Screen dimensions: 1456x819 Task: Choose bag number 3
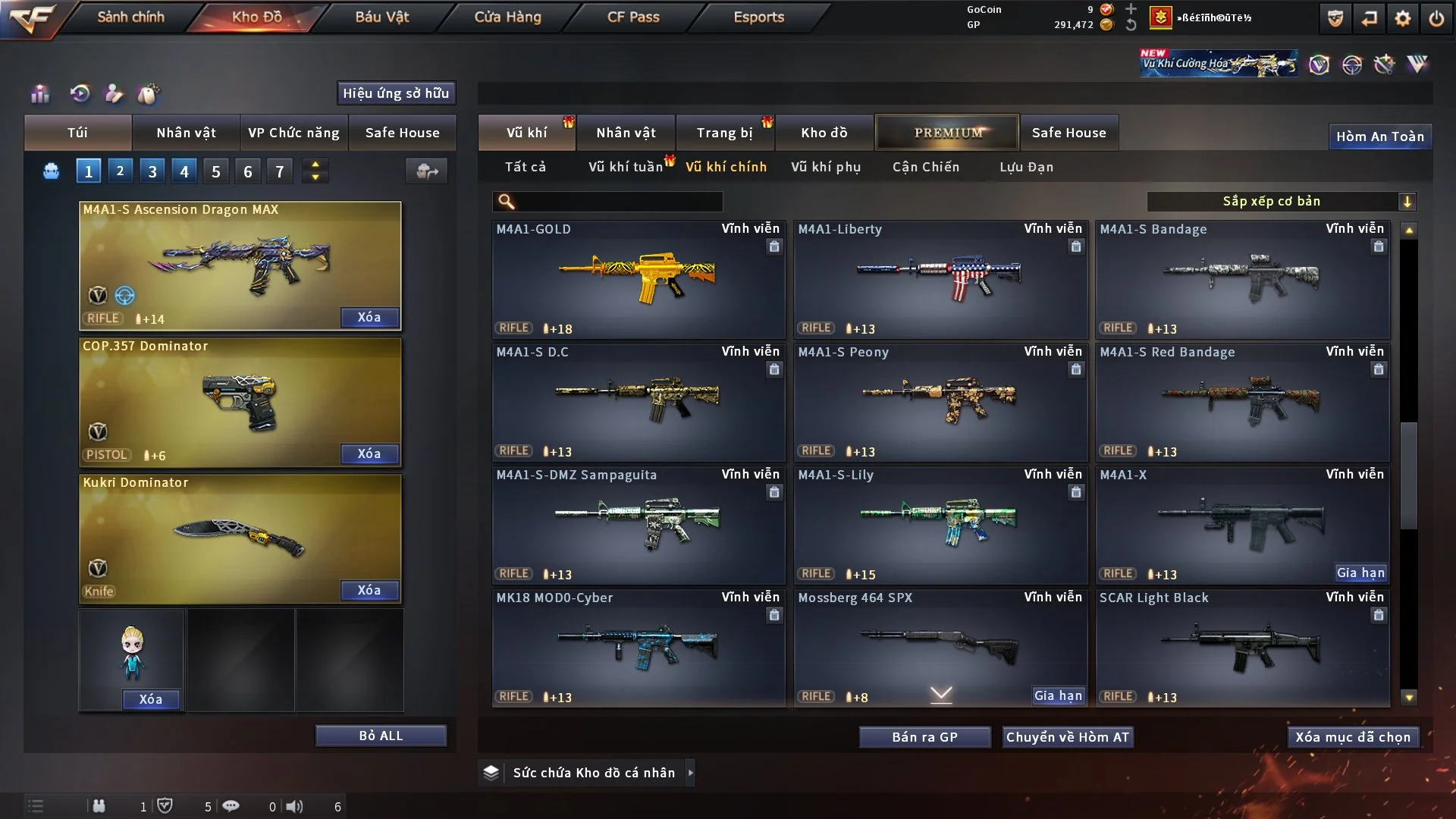pyautogui.click(x=152, y=171)
